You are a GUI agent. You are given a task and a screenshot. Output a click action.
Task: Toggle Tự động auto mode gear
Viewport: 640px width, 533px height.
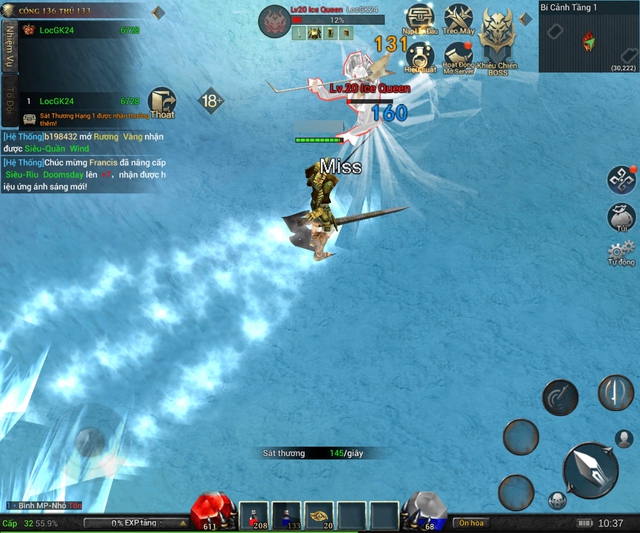tap(622, 253)
